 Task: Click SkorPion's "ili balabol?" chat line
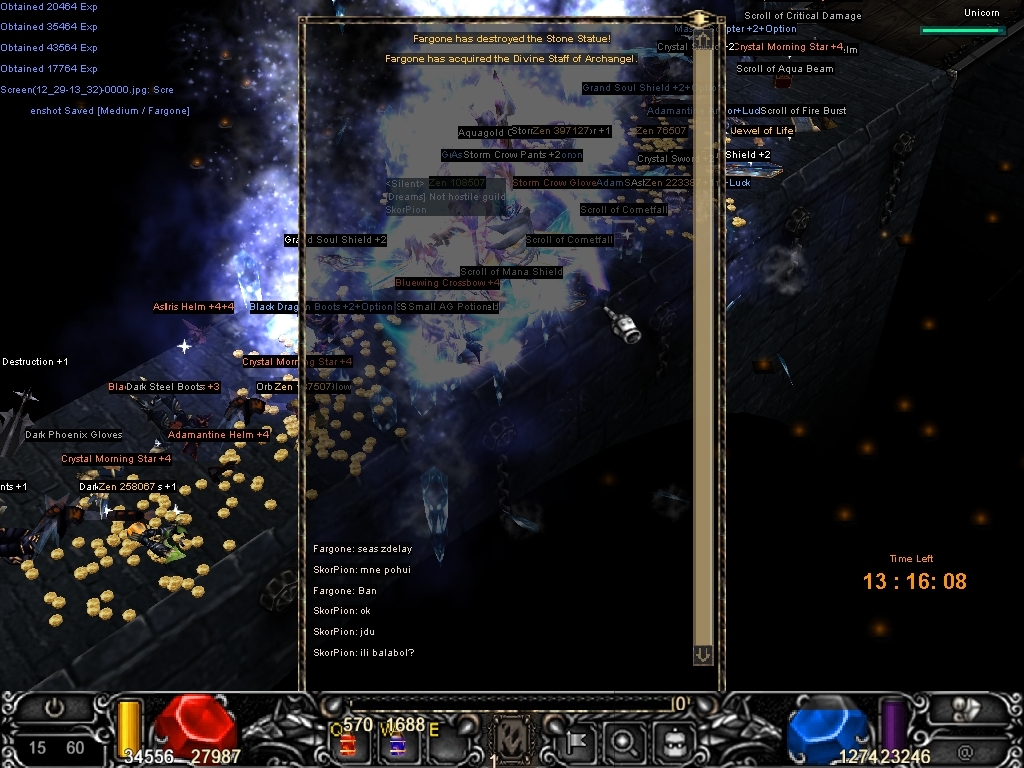pyautogui.click(x=364, y=653)
